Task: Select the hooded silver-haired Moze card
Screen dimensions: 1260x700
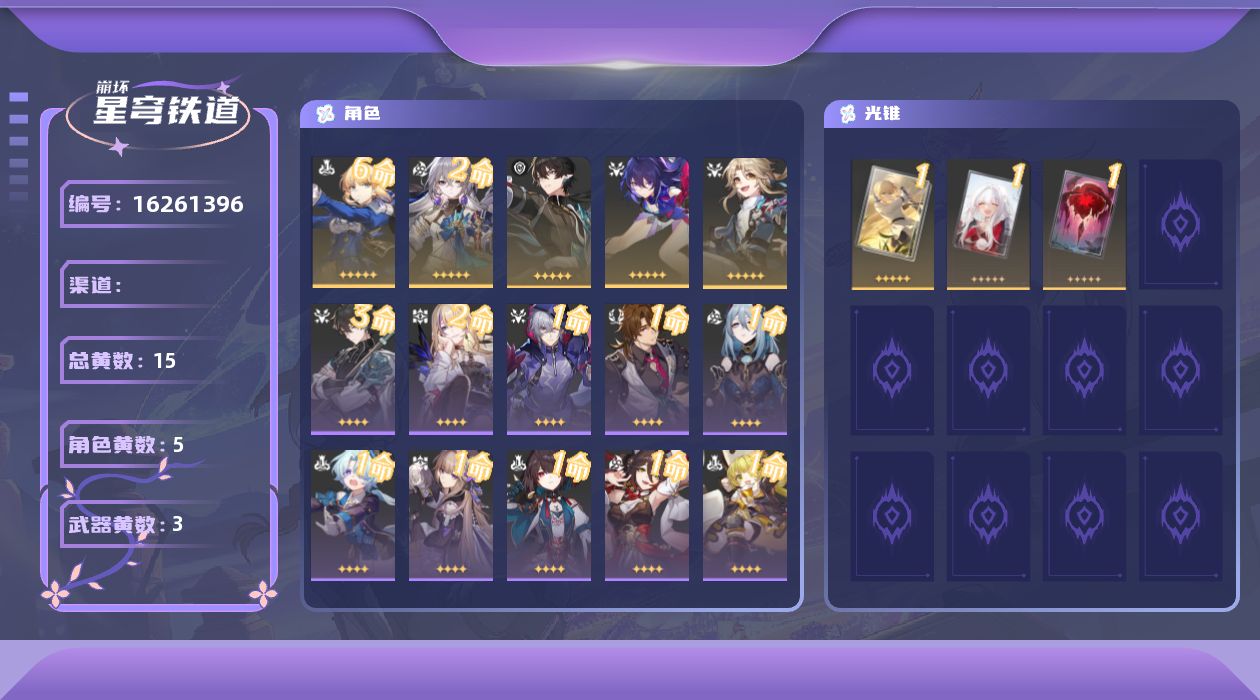Action: (x=549, y=370)
